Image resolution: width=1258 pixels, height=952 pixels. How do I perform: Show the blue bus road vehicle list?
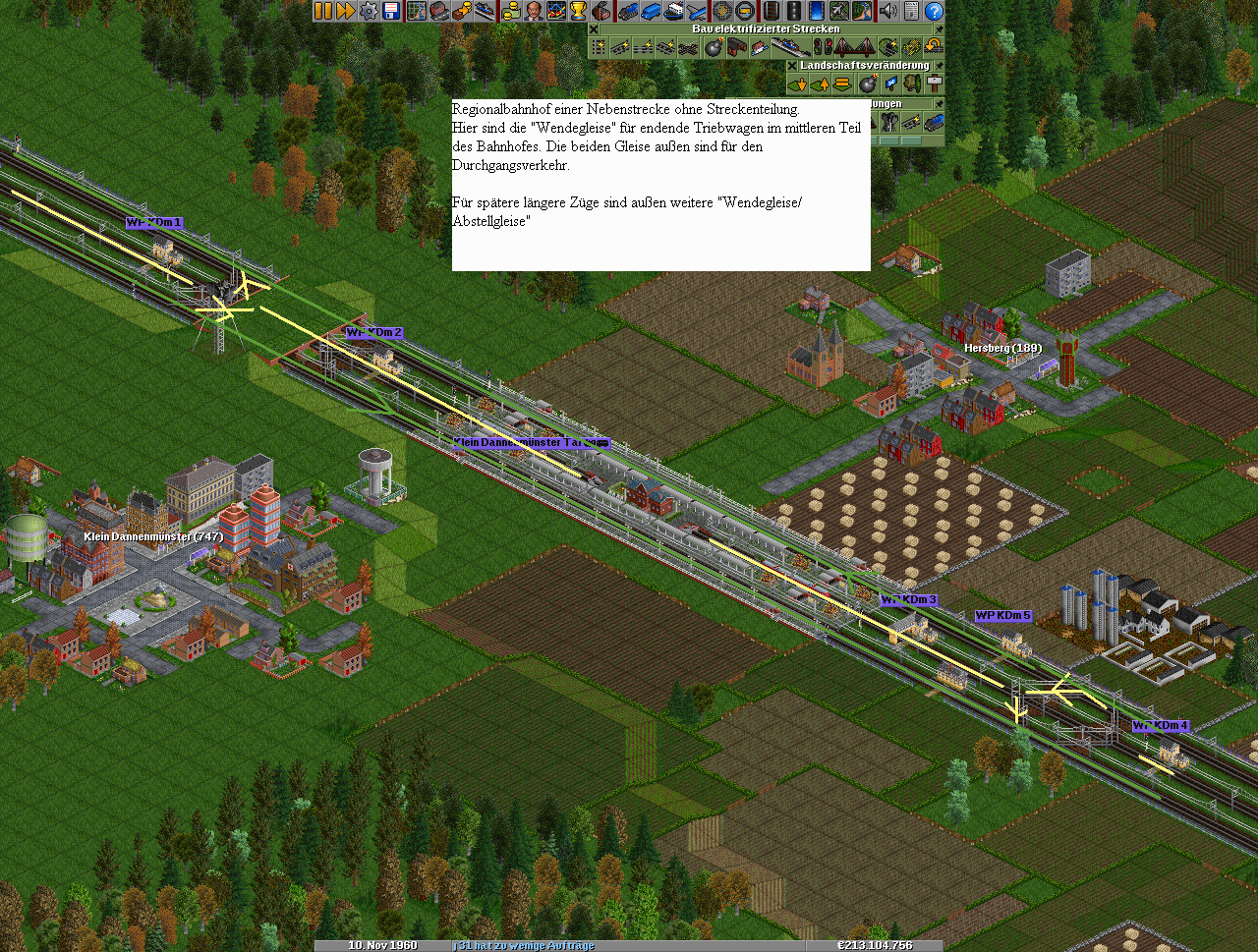point(651,11)
